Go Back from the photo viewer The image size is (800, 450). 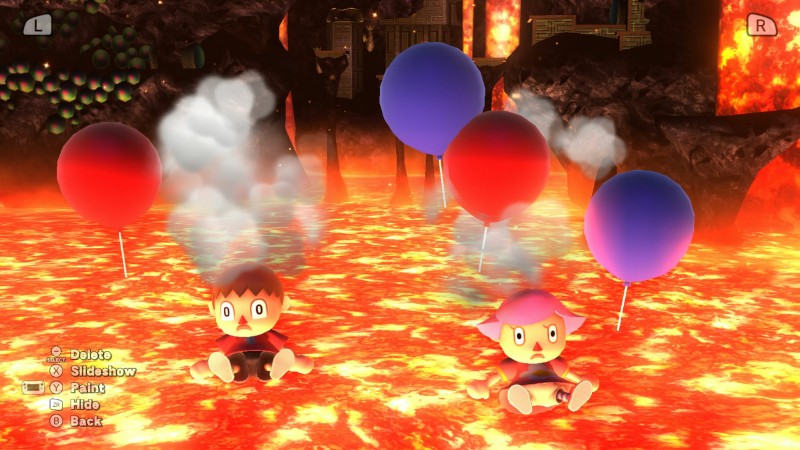[x=85, y=421]
